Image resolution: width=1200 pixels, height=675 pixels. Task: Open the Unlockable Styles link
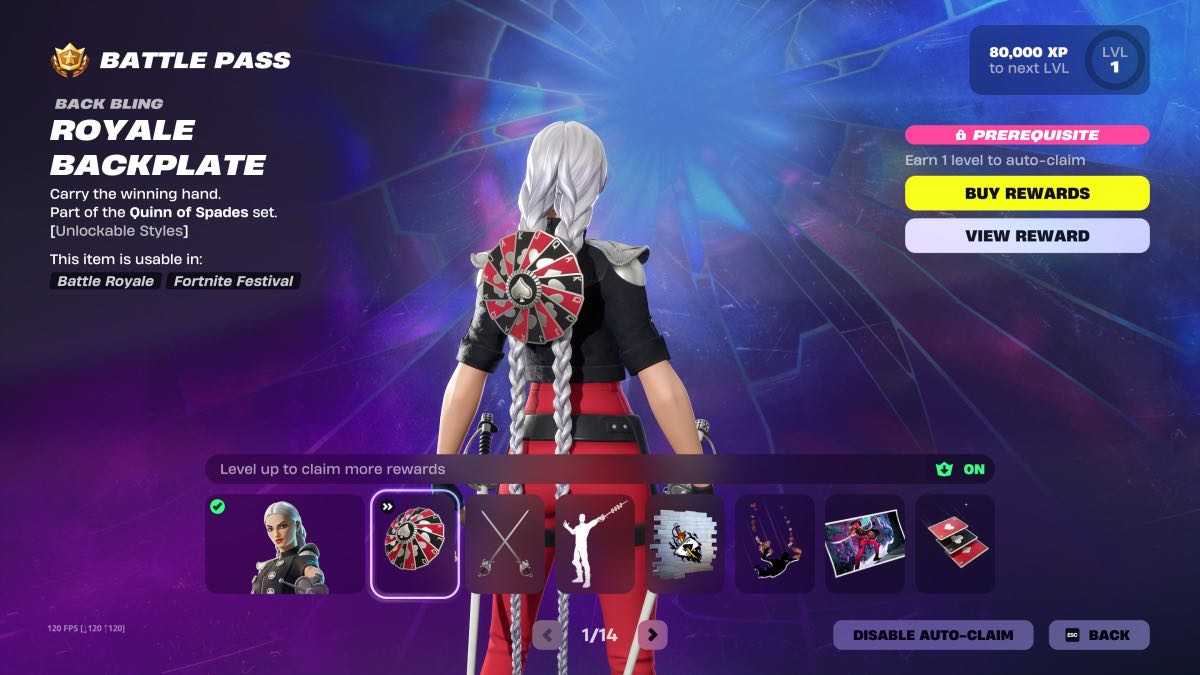pyautogui.click(x=118, y=231)
